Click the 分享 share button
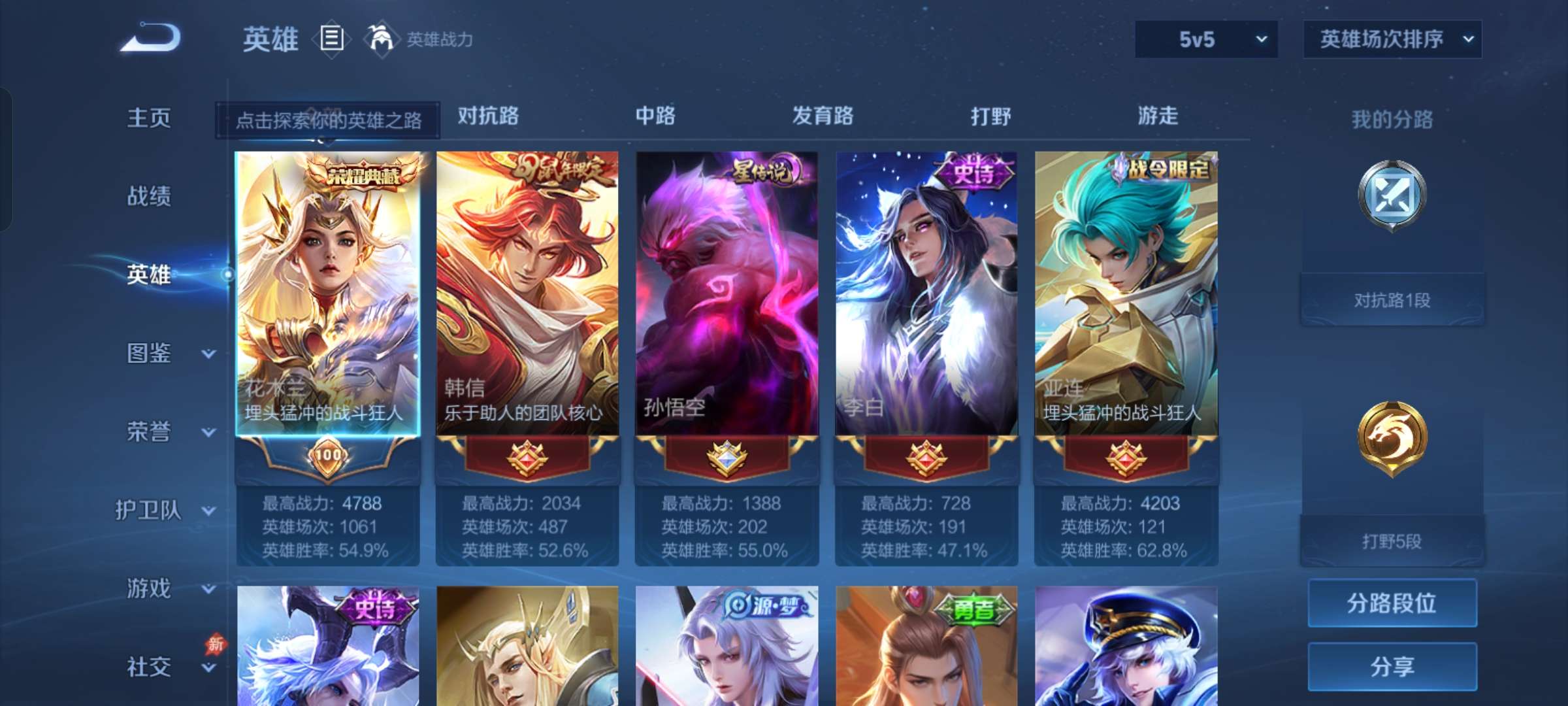 pos(1392,667)
